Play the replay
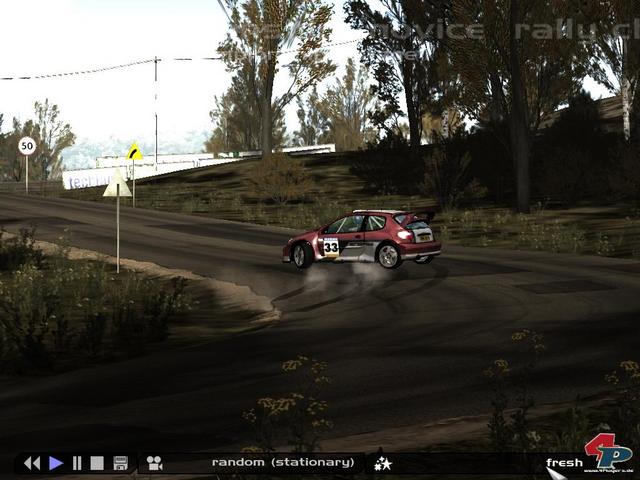The width and height of the screenshot is (640, 480). click(x=56, y=463)
